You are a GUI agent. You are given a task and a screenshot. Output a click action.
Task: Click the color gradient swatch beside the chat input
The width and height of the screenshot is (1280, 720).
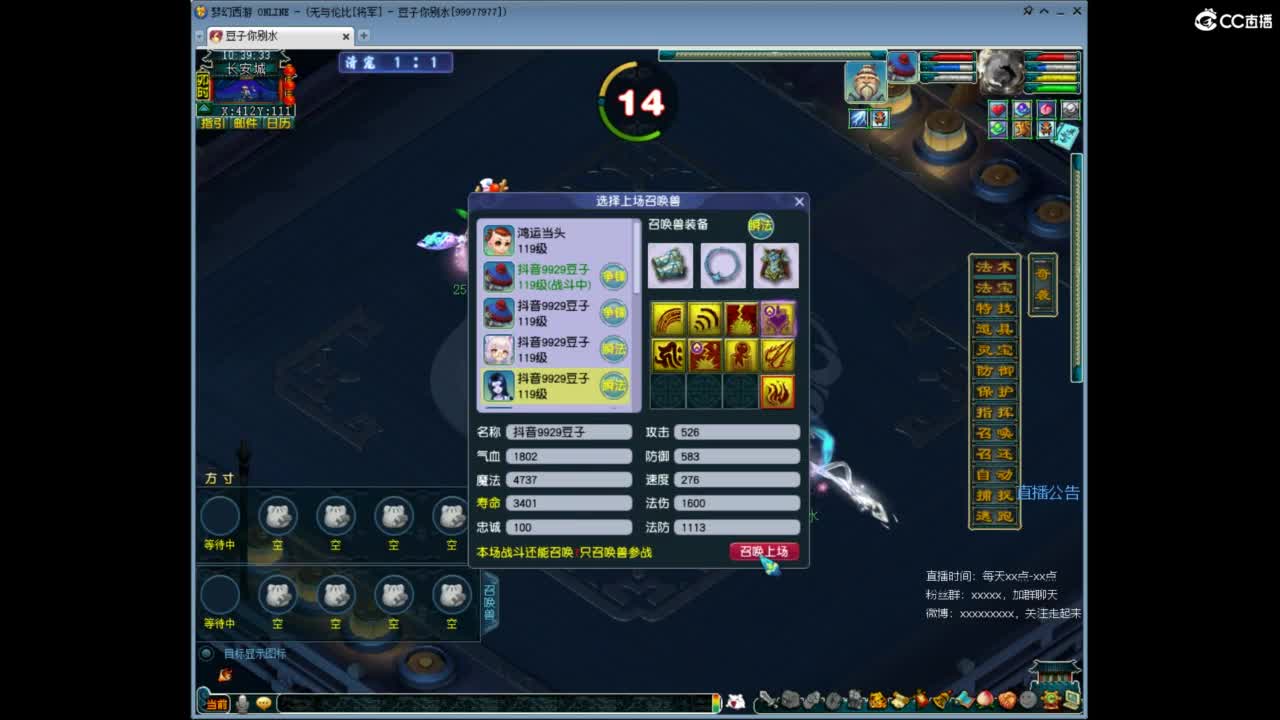716,700
